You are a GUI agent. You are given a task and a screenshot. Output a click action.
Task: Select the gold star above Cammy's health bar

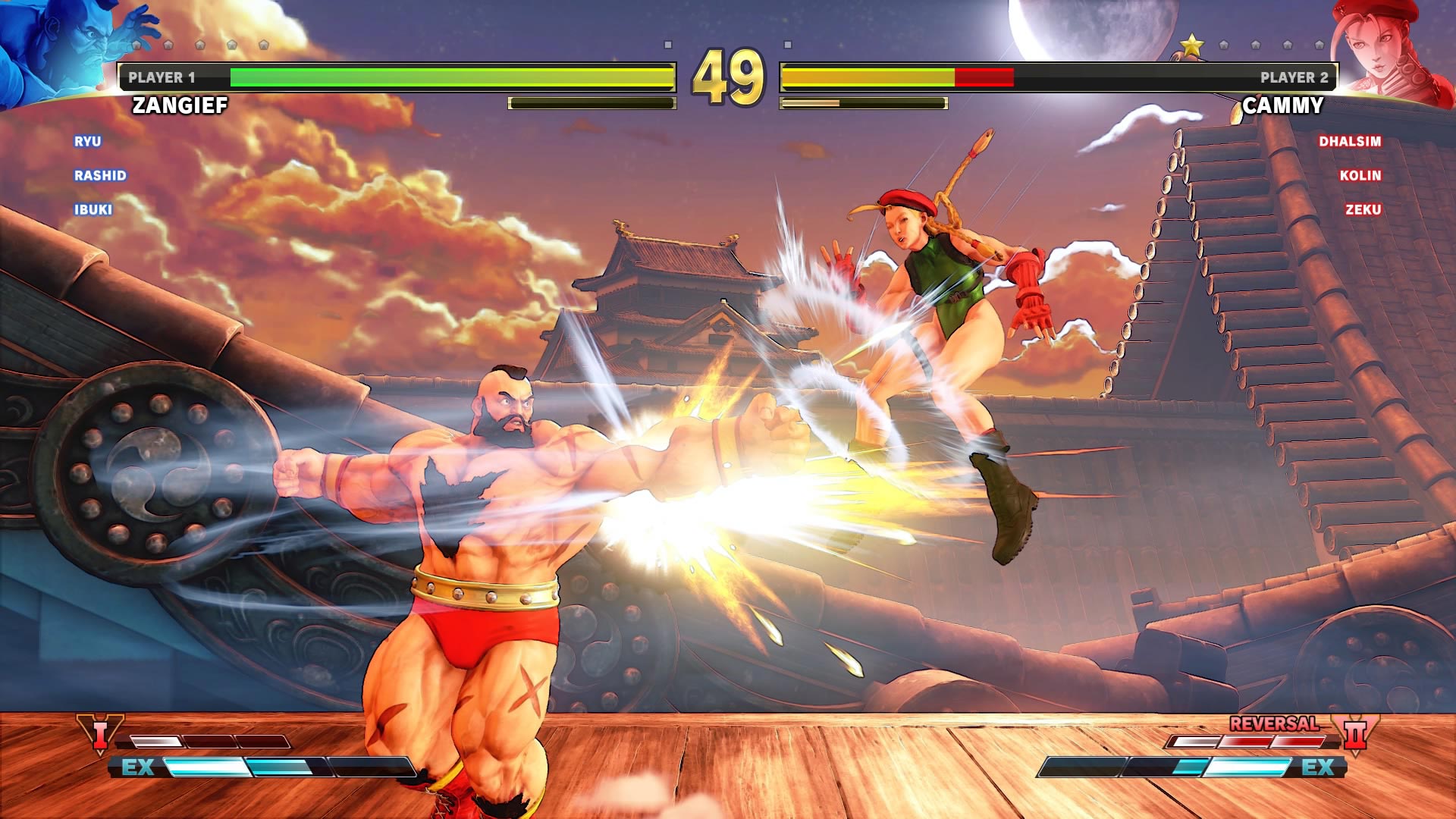1192,43
